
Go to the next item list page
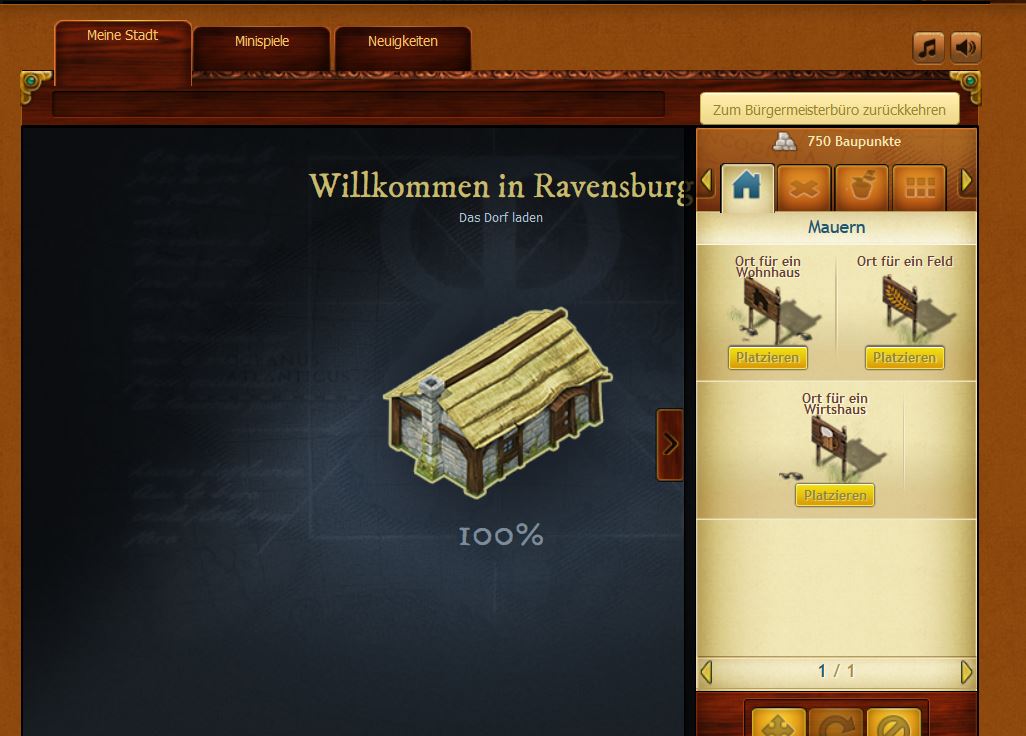[x=966, y=672]
